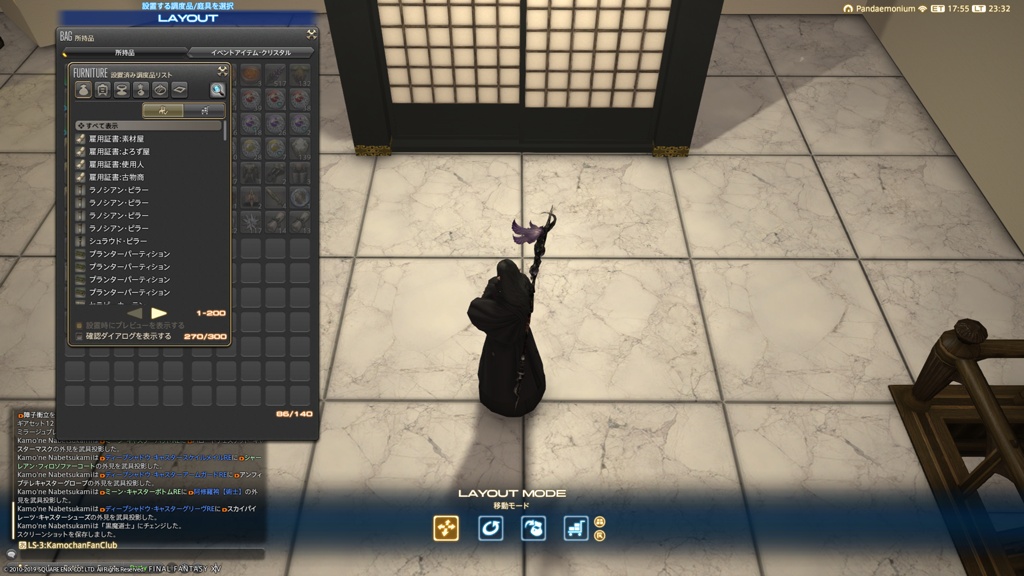Image resolution: width=1024 pixels, height=576 pixels.
Task: Go to the next furniture list page
Action: pos(159,313)
